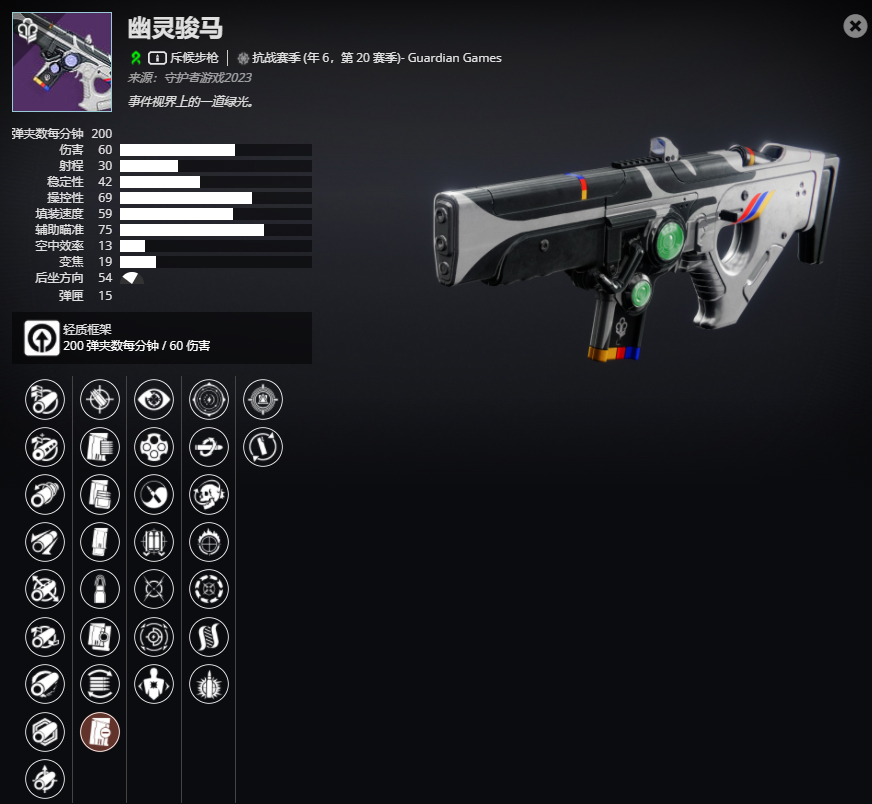Image resolution: width=872 pixels, height=804 pixels.
Task: Select the human silhouette perk icon
Action: coord(154,684)
